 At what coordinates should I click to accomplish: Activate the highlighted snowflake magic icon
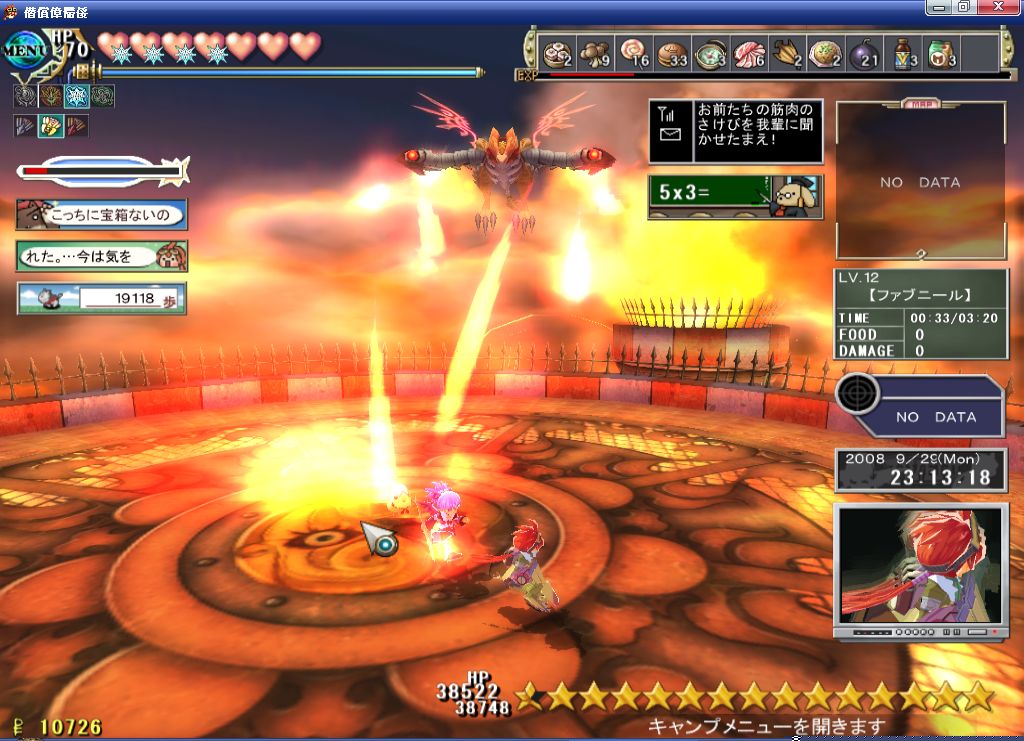click(76, 97)
